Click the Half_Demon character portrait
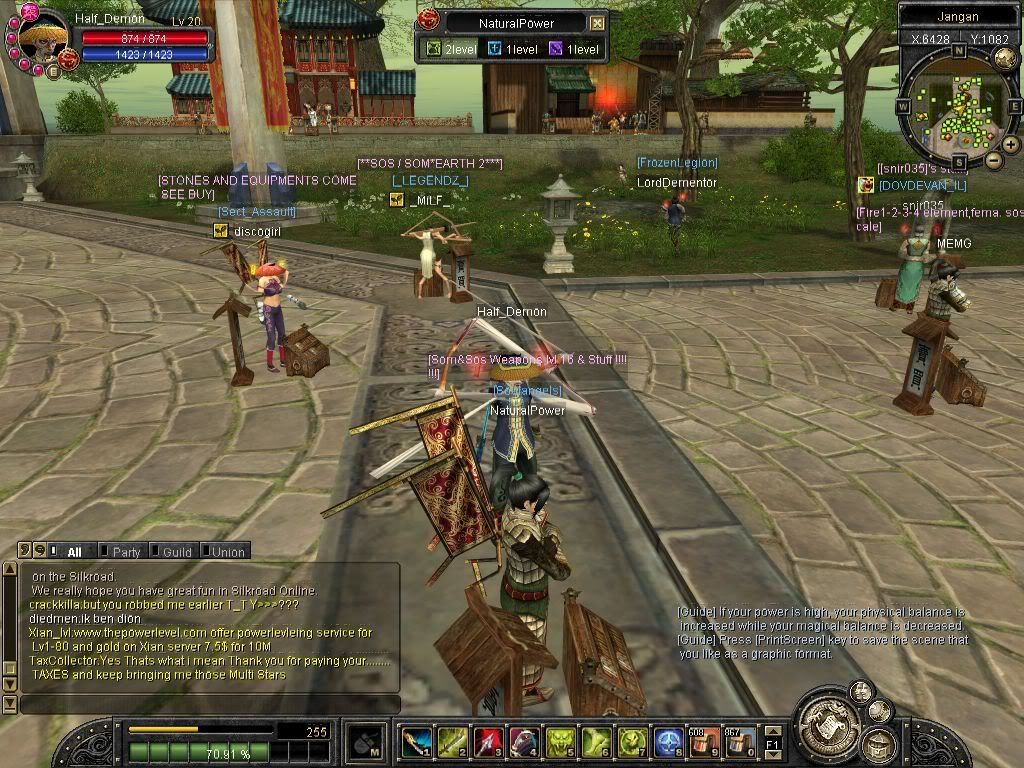The image size is (1024, 768). tap(44, 39)
